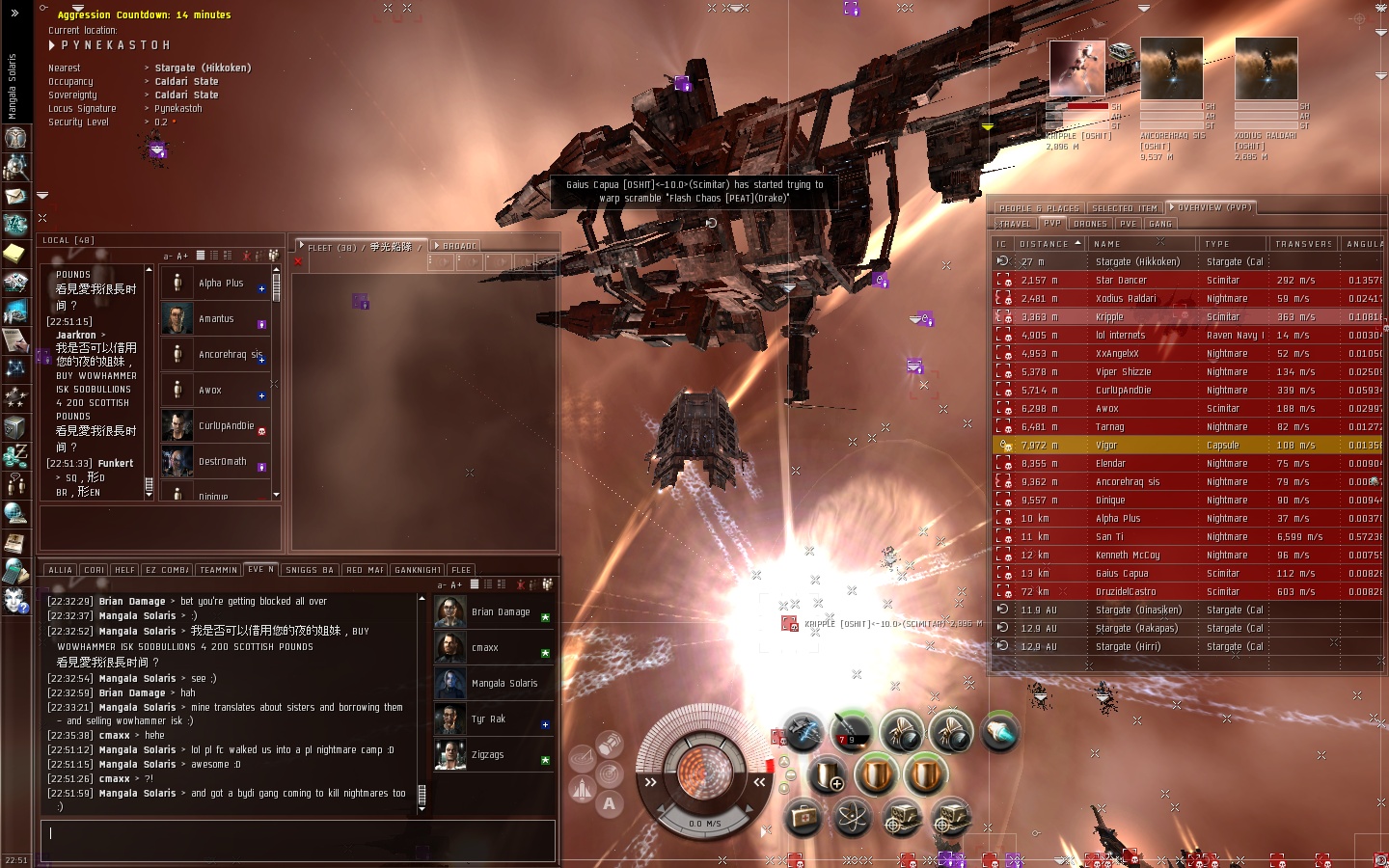Click the chat message input box

(297, 836)
